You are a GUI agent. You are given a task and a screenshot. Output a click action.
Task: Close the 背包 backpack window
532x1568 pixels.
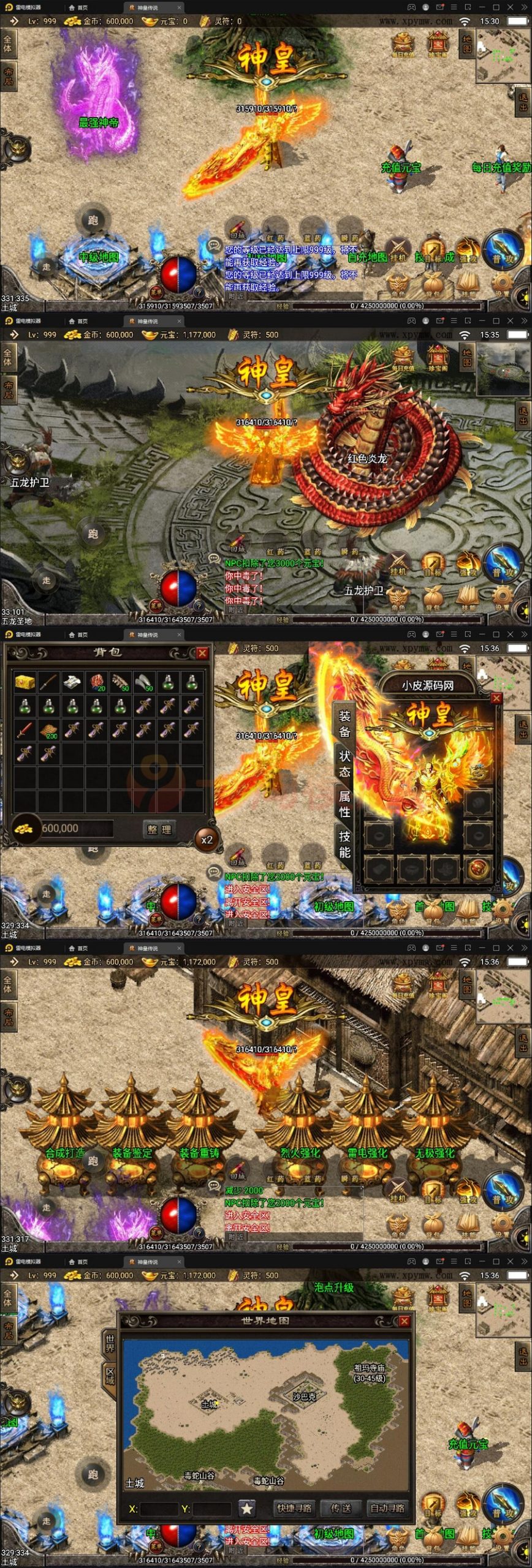point(202,653)
